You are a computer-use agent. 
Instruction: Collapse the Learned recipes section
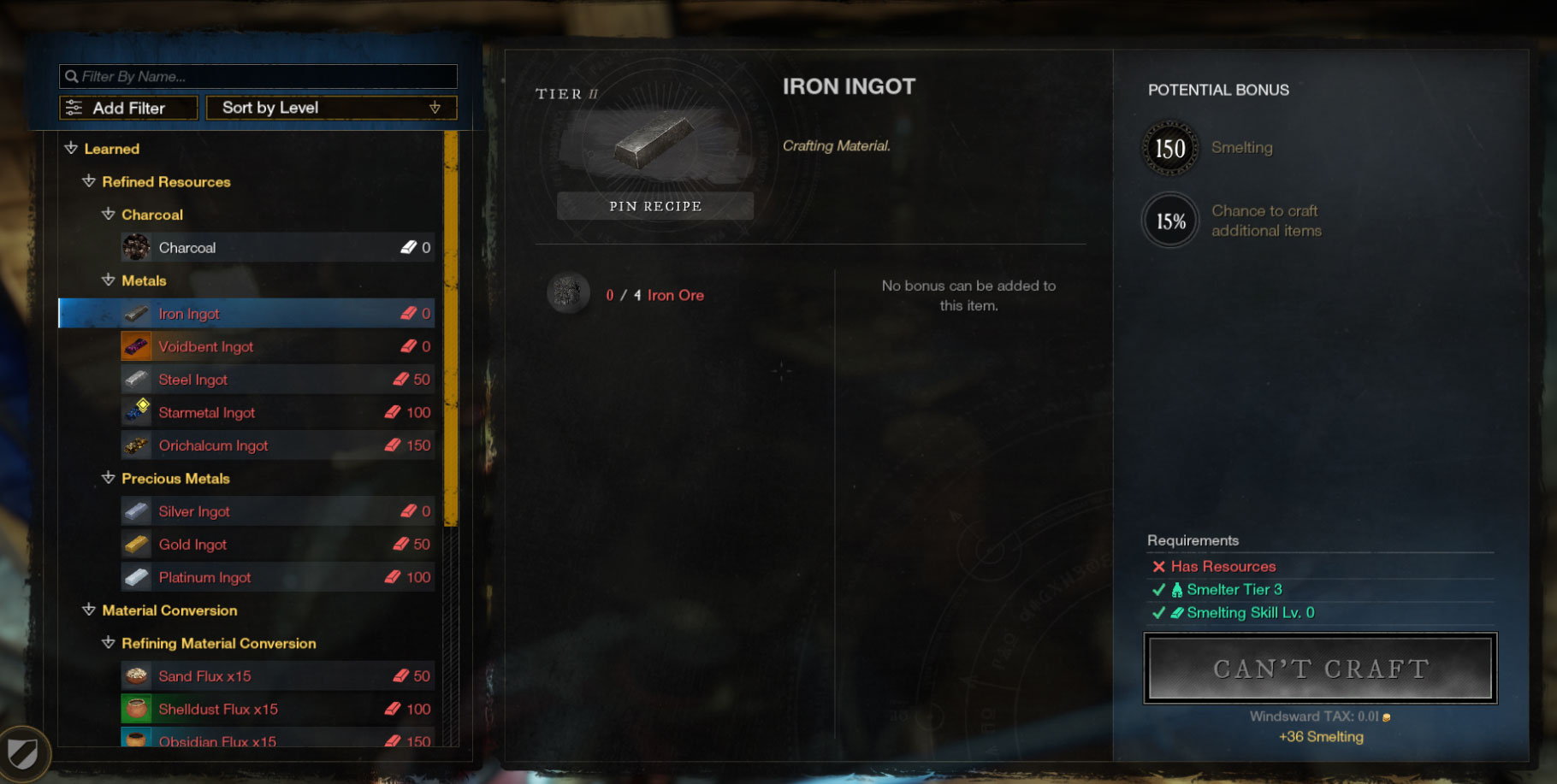(72, 149)
